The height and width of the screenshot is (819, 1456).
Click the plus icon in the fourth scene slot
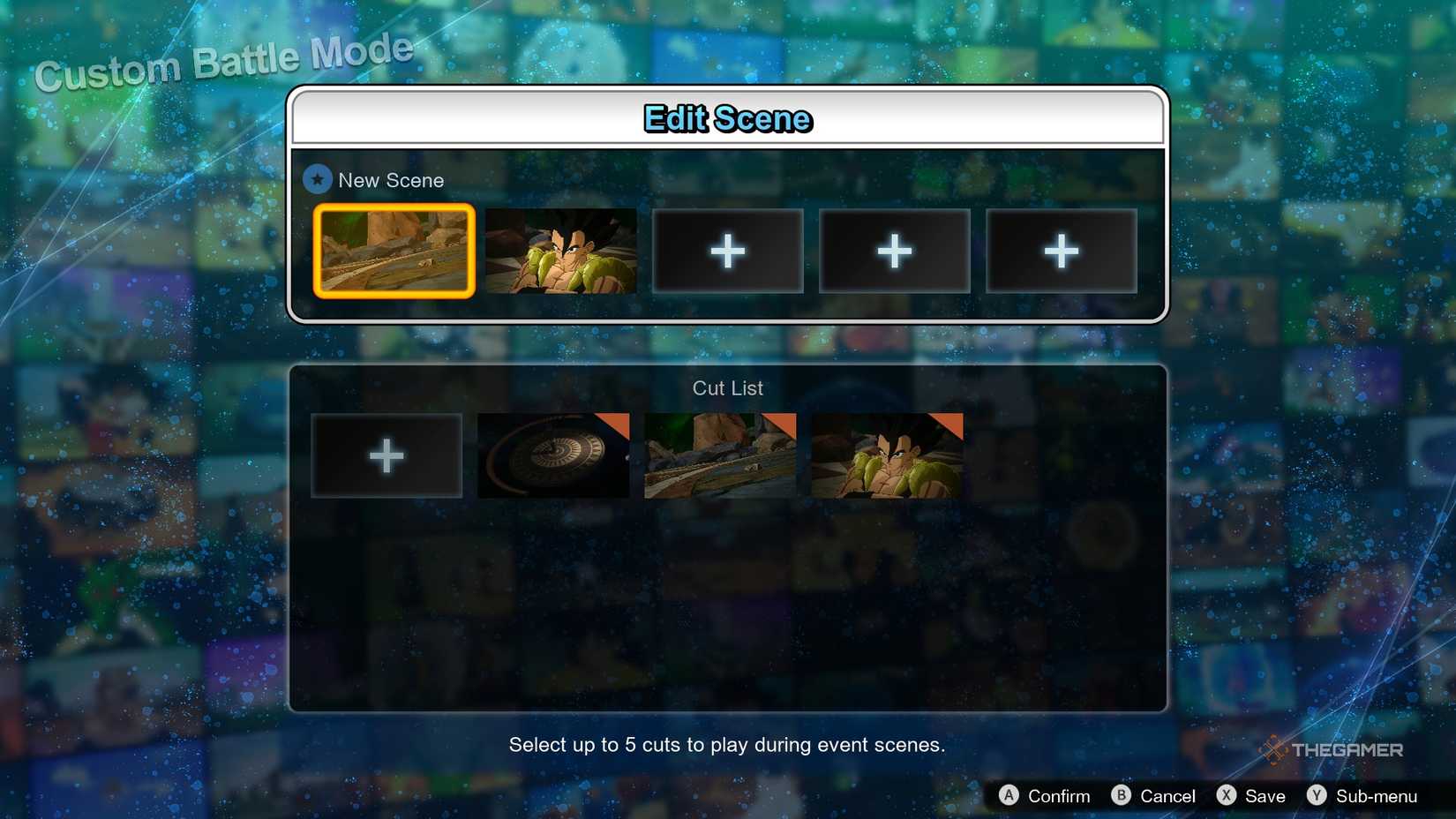[x=894, y=251]
